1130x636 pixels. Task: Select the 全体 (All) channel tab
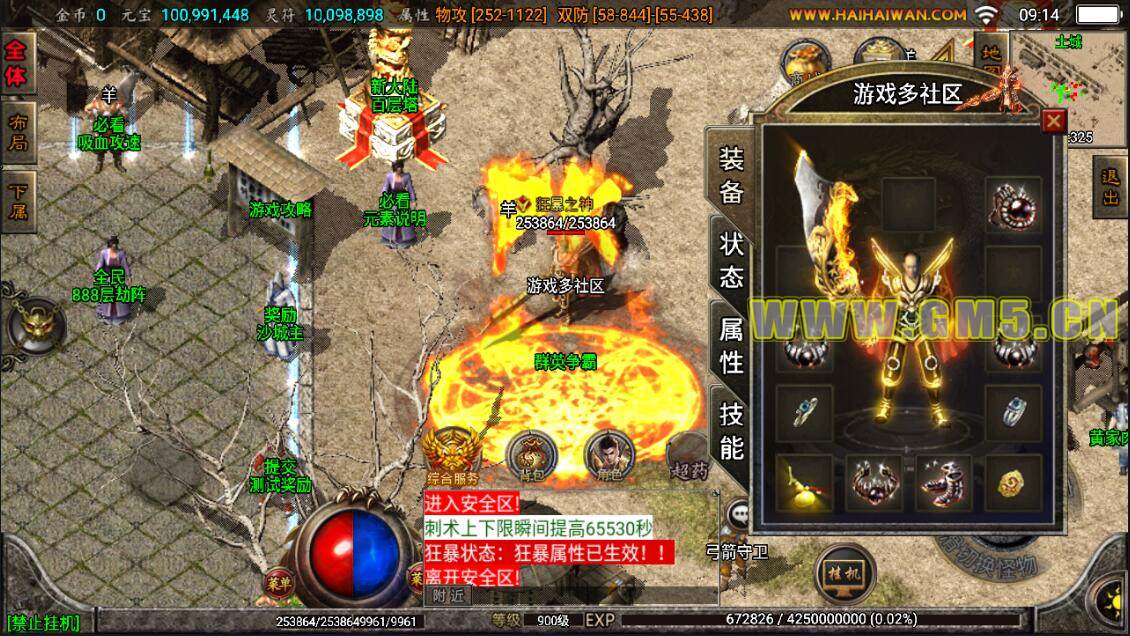pos(19,63)
